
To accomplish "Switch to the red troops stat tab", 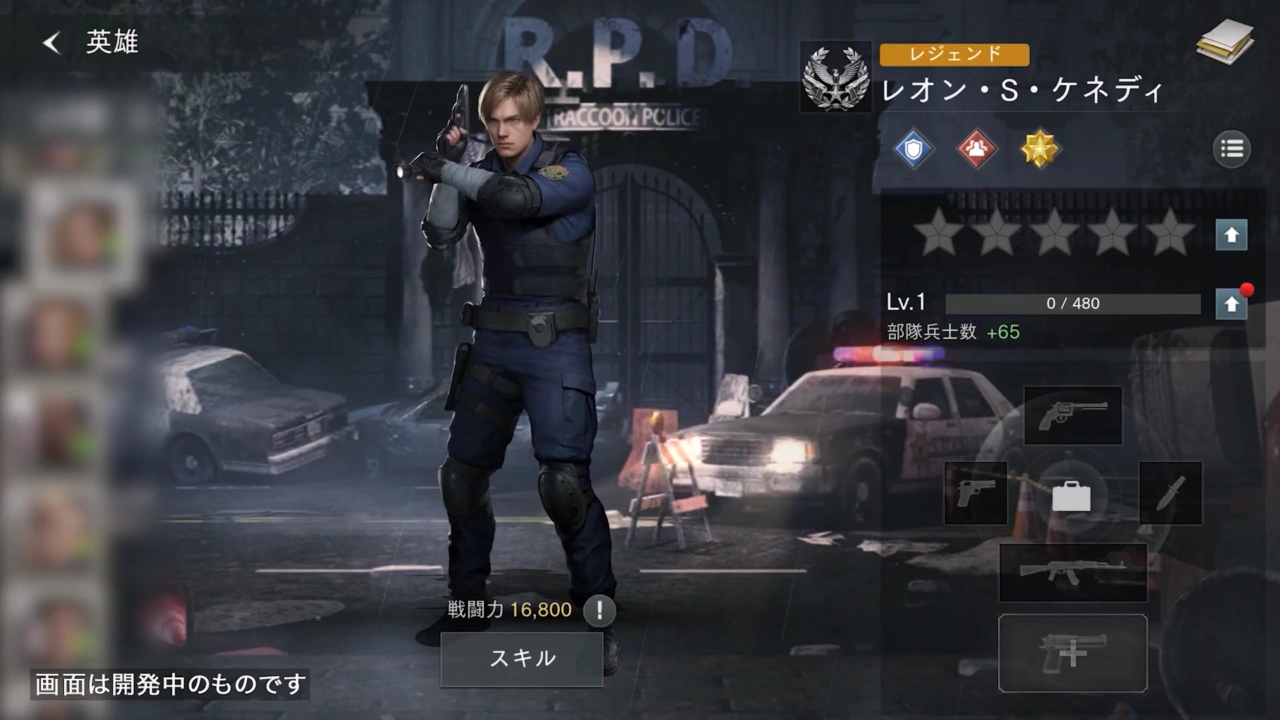I will 976,150.
